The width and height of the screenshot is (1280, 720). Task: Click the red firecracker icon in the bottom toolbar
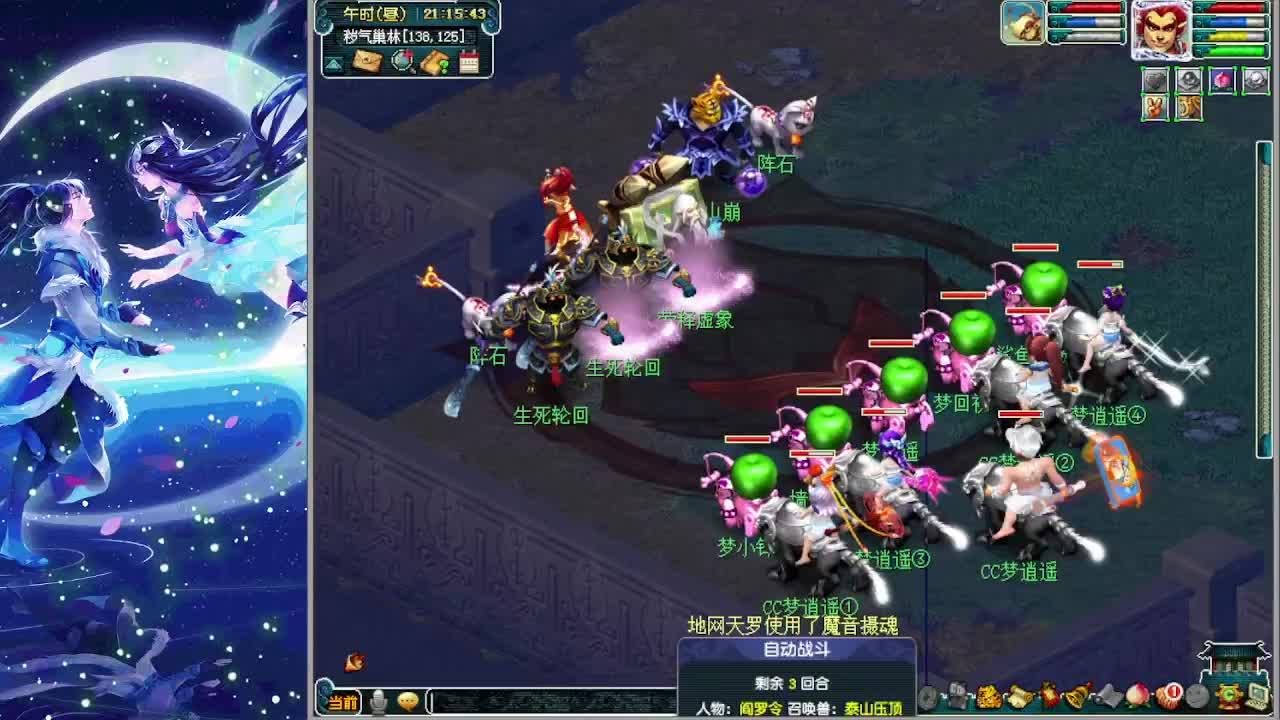[x=1048, y=695]
